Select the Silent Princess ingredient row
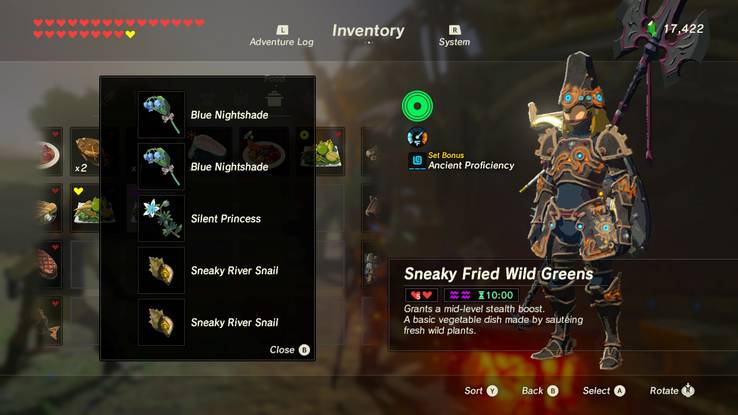The height and width of the screenshot is (415, 738). tap(224, 218)
